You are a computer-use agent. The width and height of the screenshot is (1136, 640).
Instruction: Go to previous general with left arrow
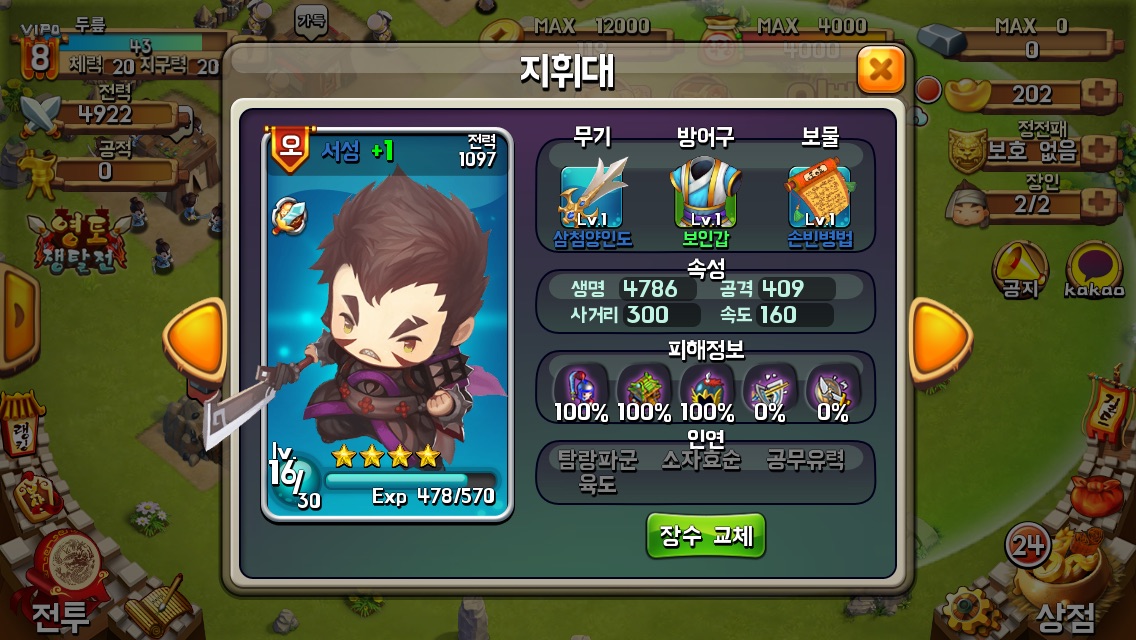tap(196, 340)
